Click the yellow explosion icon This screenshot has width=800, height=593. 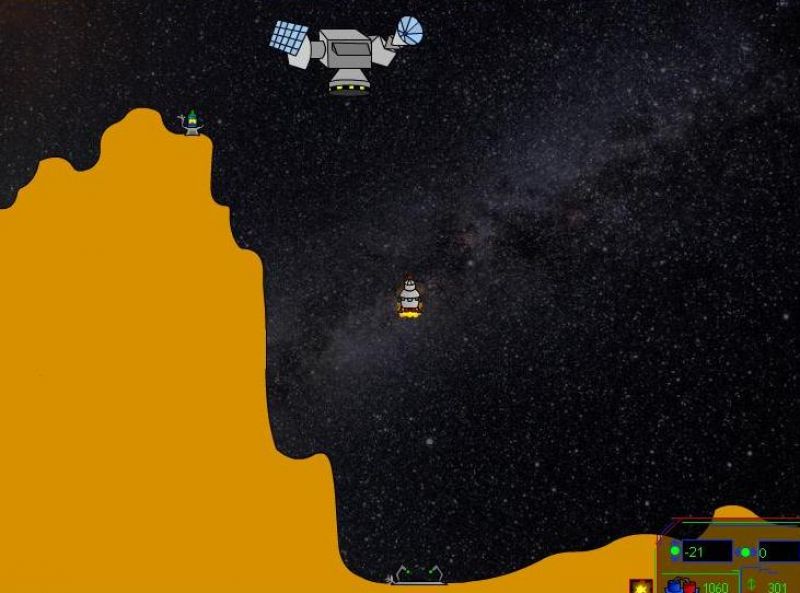pos(641,586)
